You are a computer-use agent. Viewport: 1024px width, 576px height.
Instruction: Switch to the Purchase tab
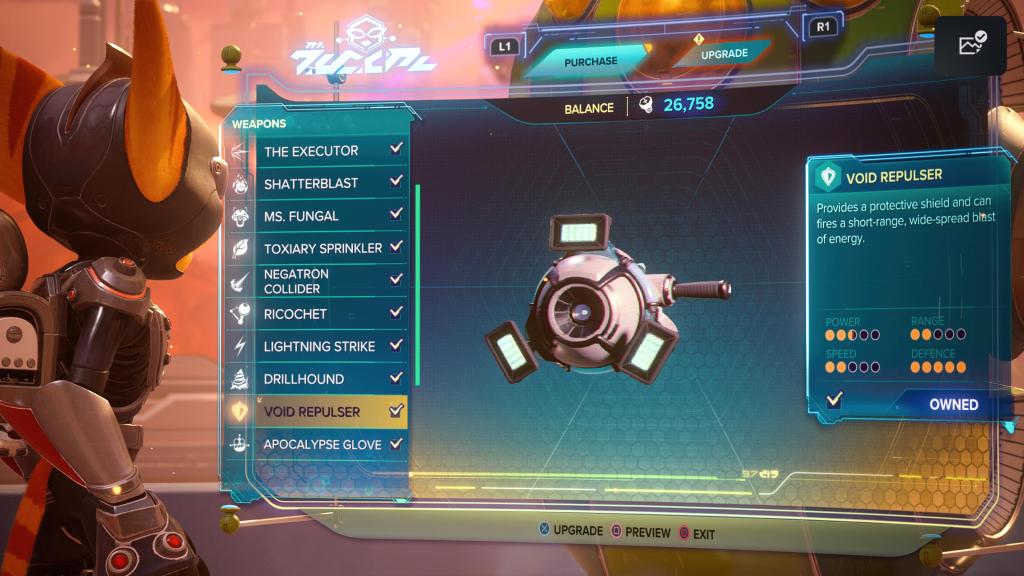590,62
